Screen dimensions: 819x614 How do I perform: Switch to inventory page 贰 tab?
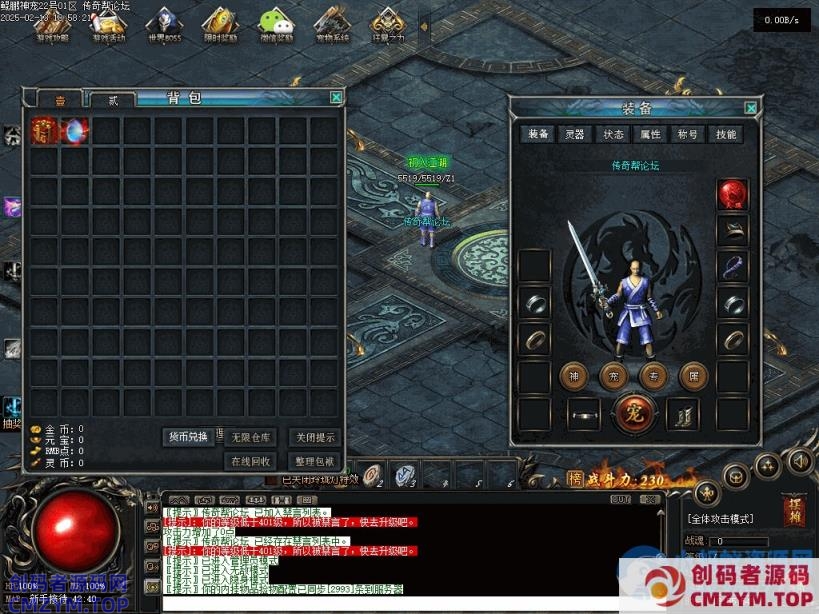[x=113, y=100]
